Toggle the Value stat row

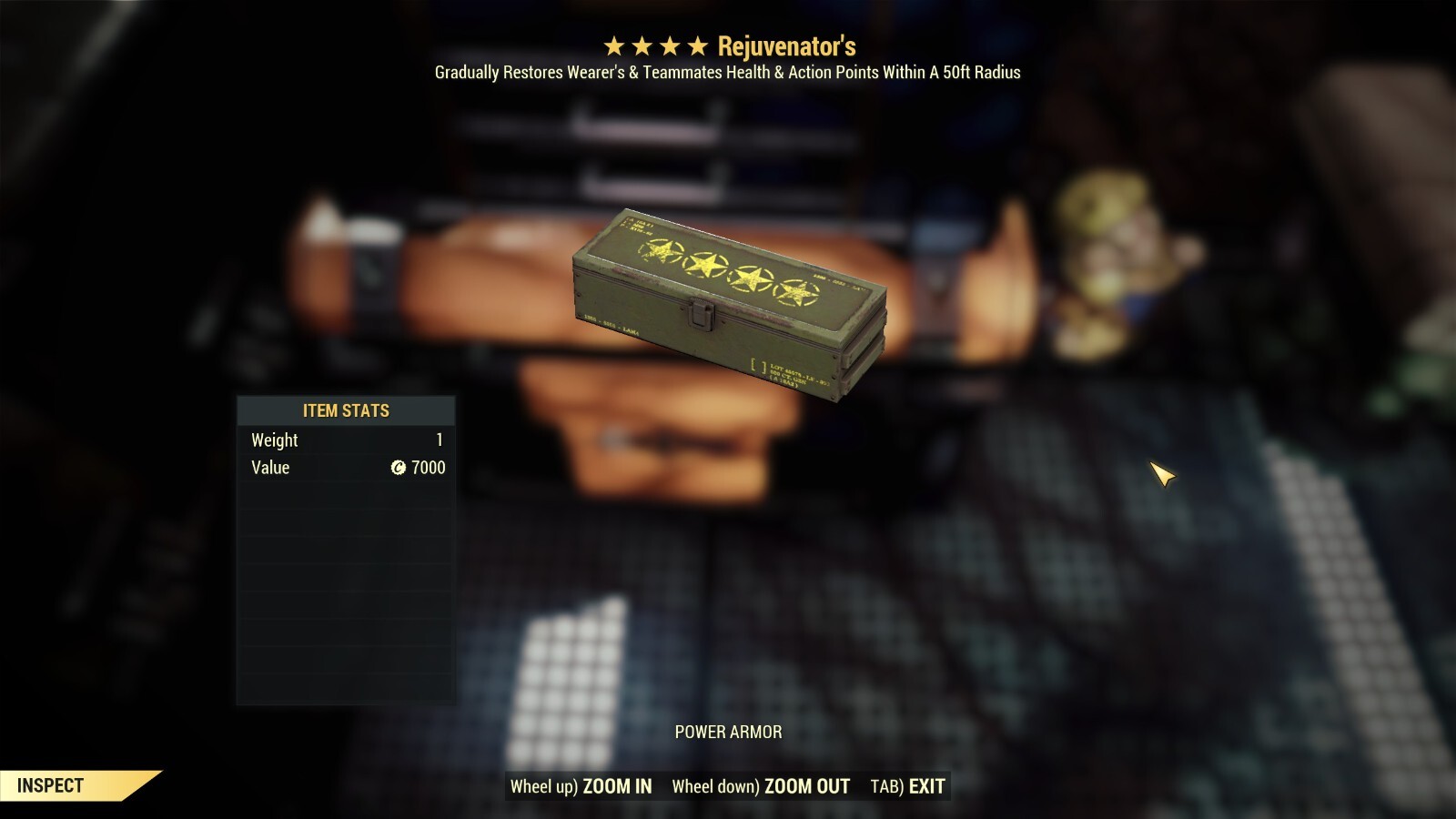click(346, 467)
